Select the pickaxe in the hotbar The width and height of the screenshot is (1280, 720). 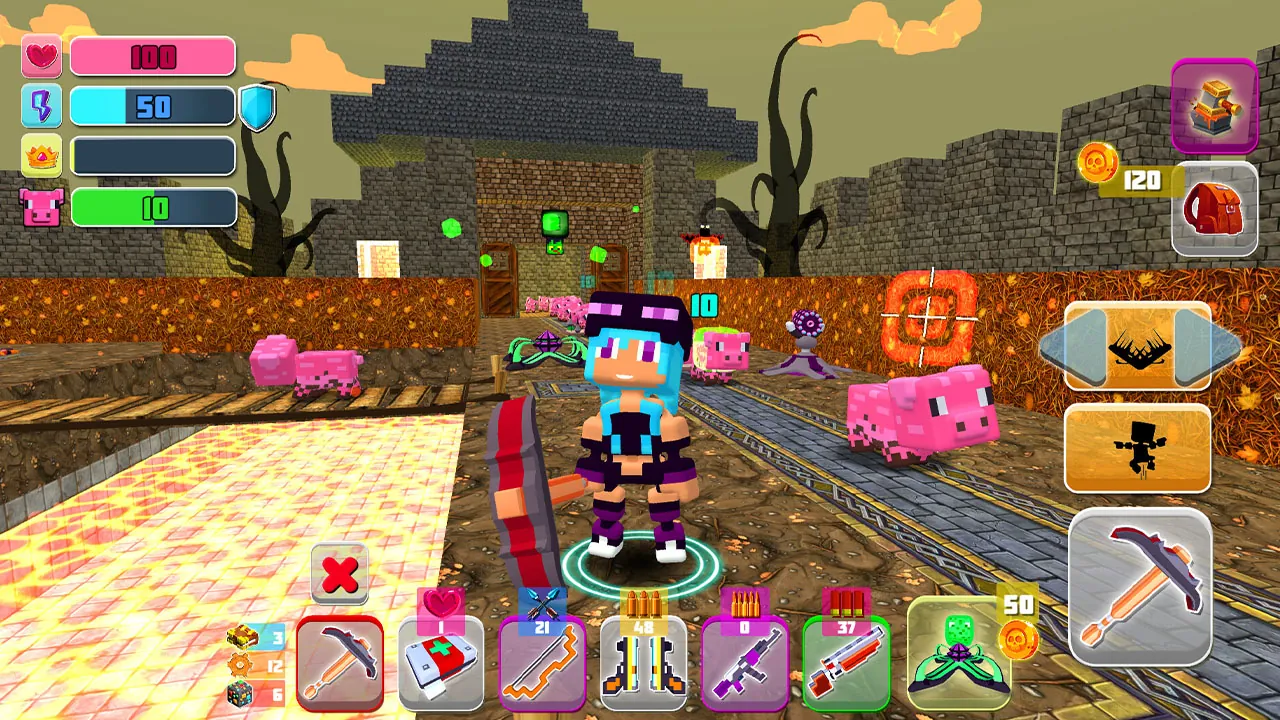[x=340, y=661]
